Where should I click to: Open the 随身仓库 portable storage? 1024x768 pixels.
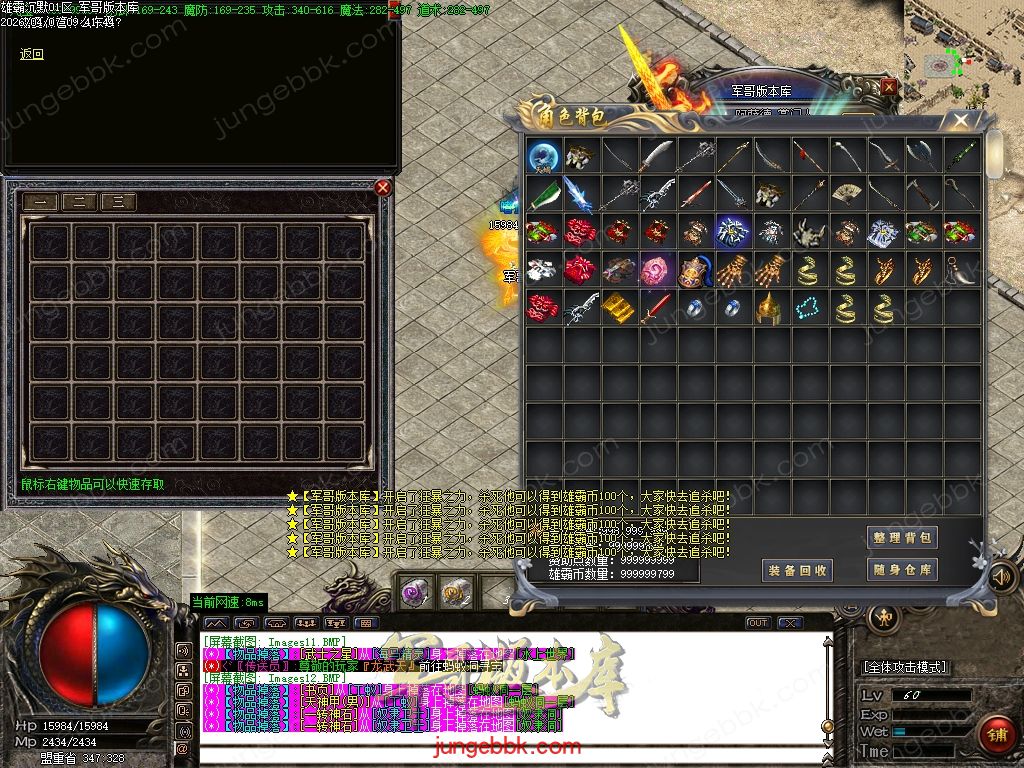coord(902,570)
